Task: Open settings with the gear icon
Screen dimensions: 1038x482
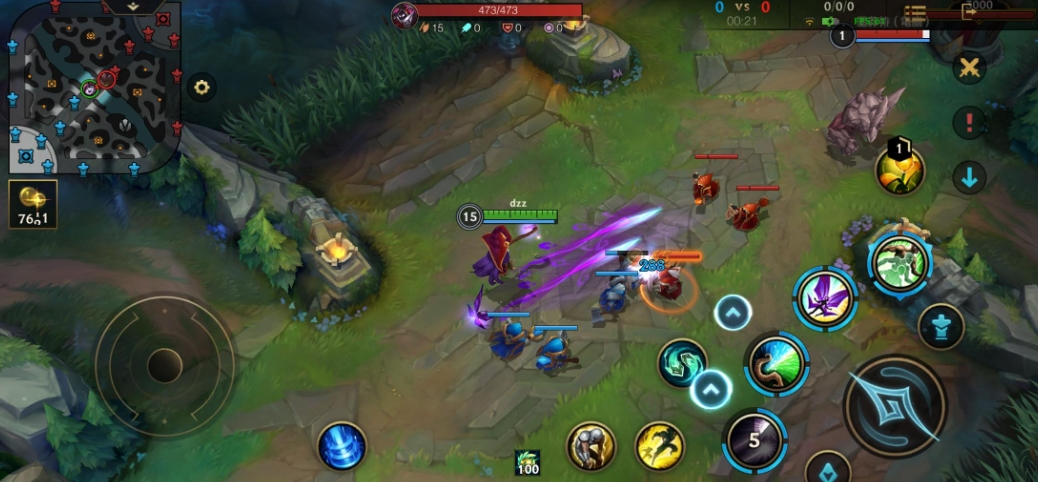Action: pos(202,87)
